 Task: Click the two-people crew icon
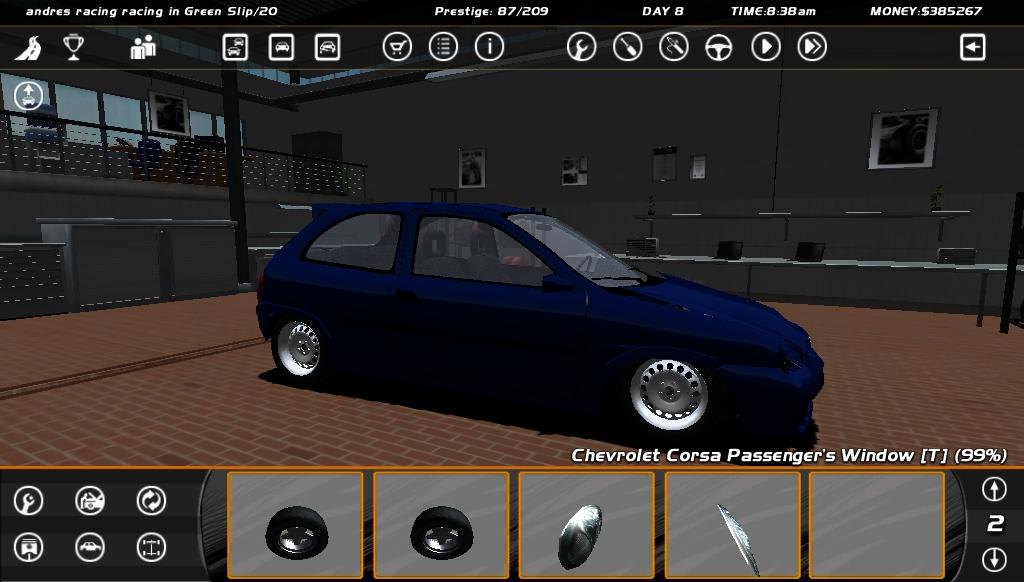point(143,47)
